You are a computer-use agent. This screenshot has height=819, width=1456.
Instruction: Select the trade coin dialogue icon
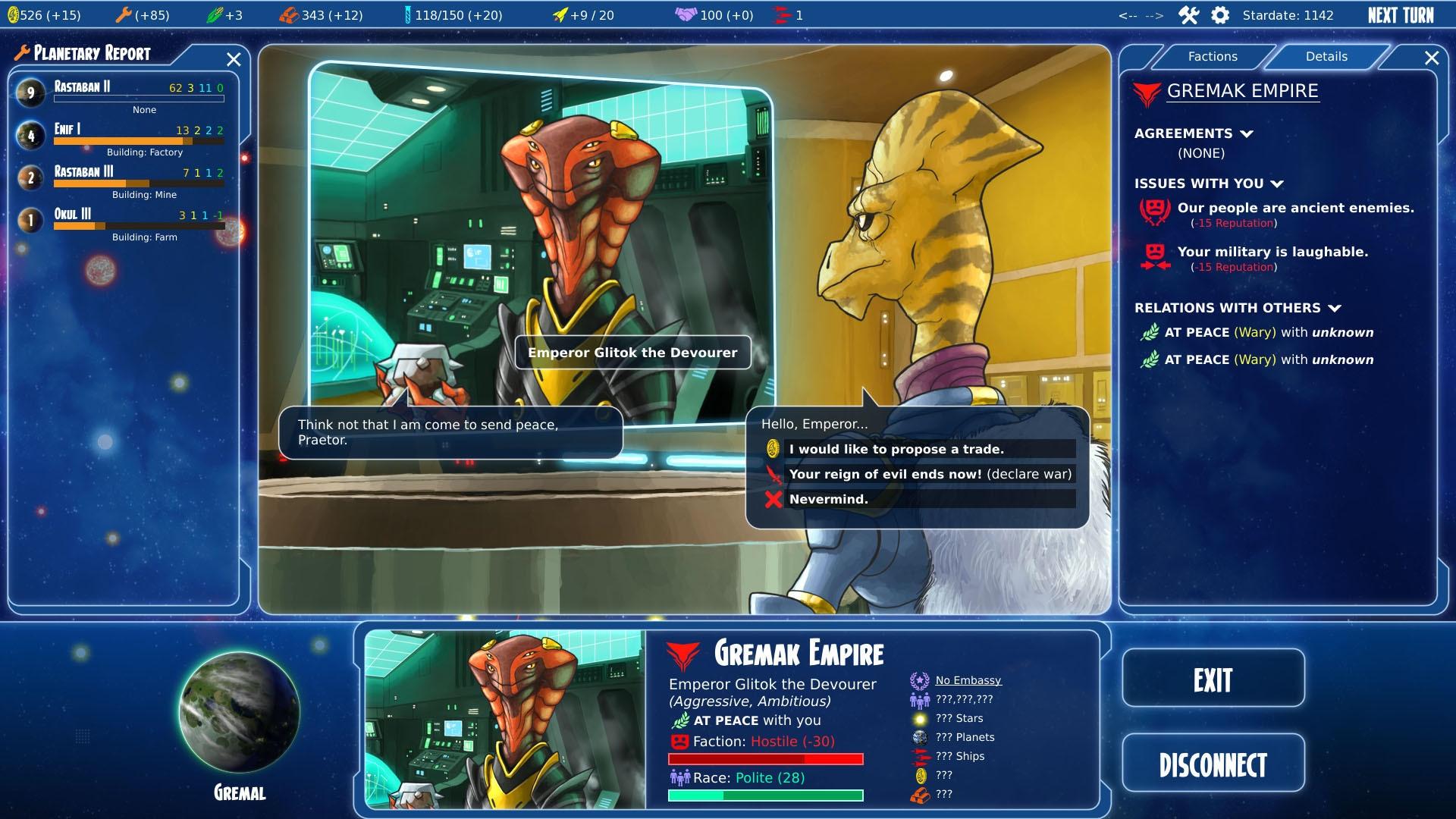click(x=774, y=449)
